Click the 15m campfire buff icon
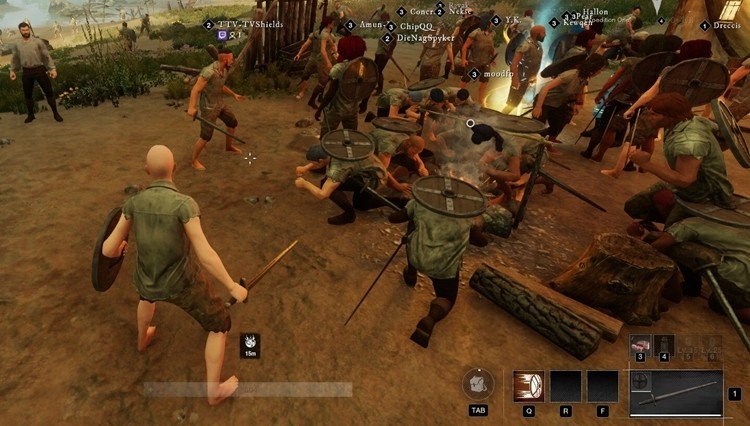Screen dimensions: 750x426 249,343
